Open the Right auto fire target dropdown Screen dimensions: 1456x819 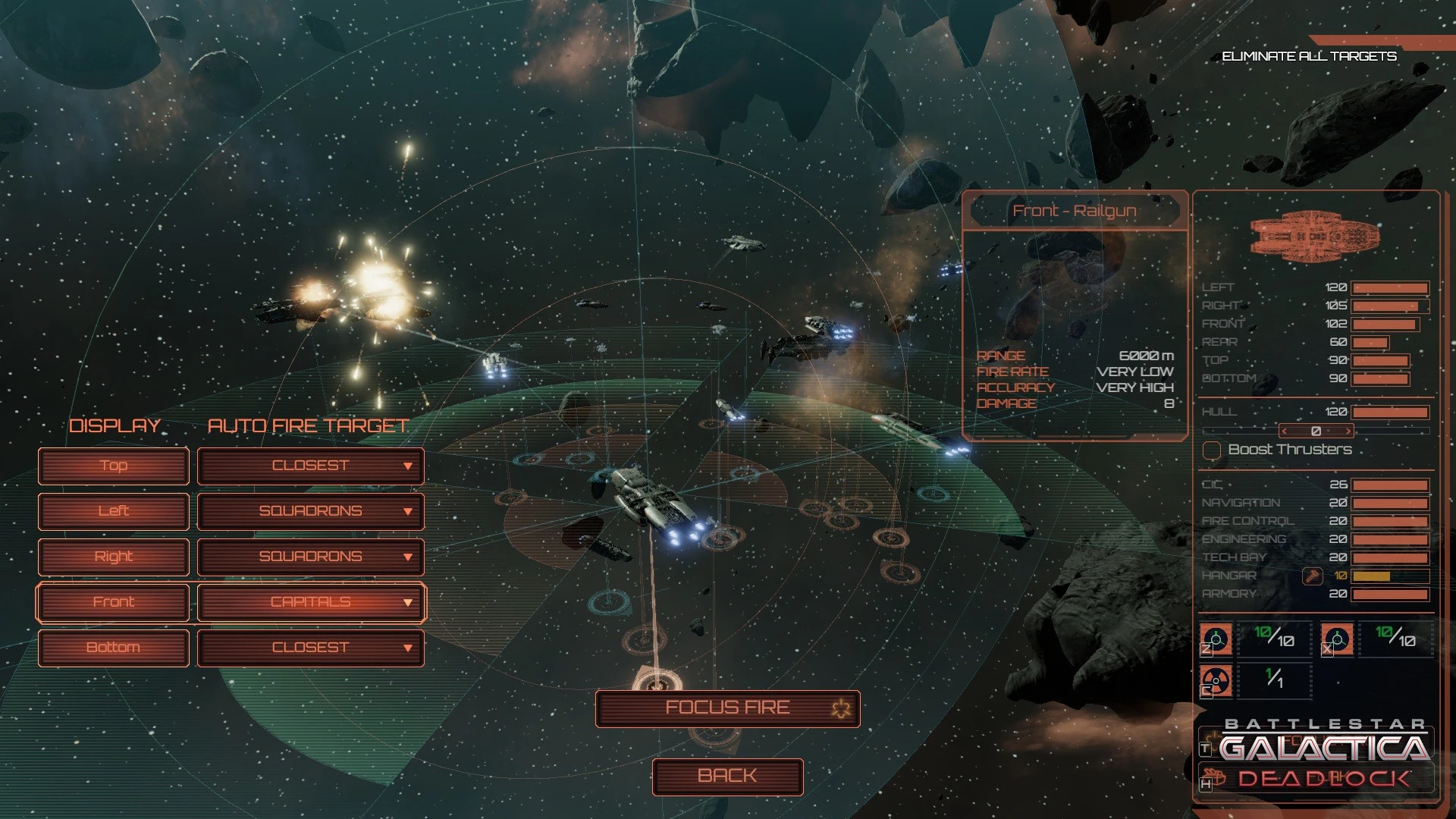tap(311, 557)
